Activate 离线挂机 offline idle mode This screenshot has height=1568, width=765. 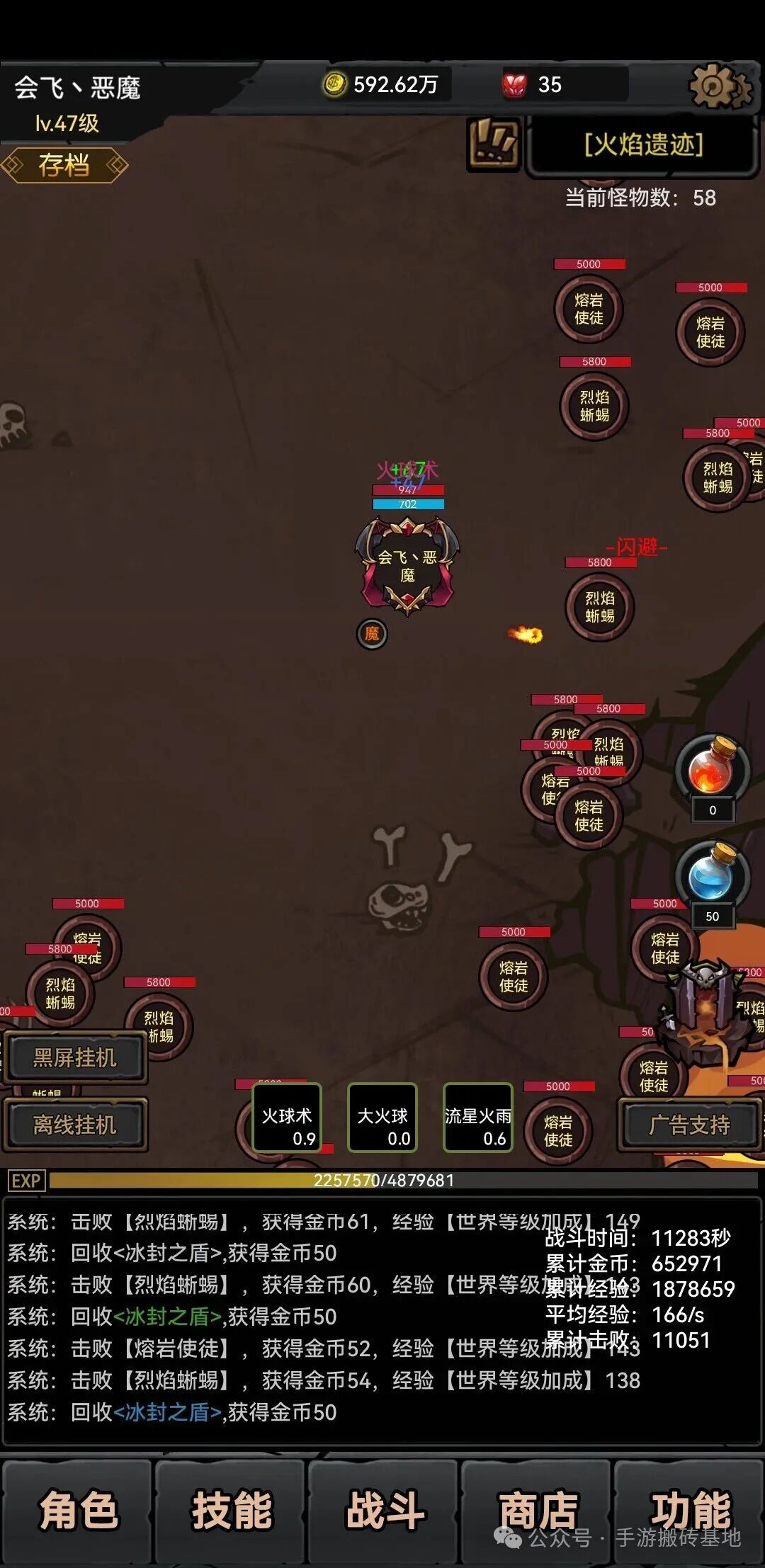(74, 1125)
